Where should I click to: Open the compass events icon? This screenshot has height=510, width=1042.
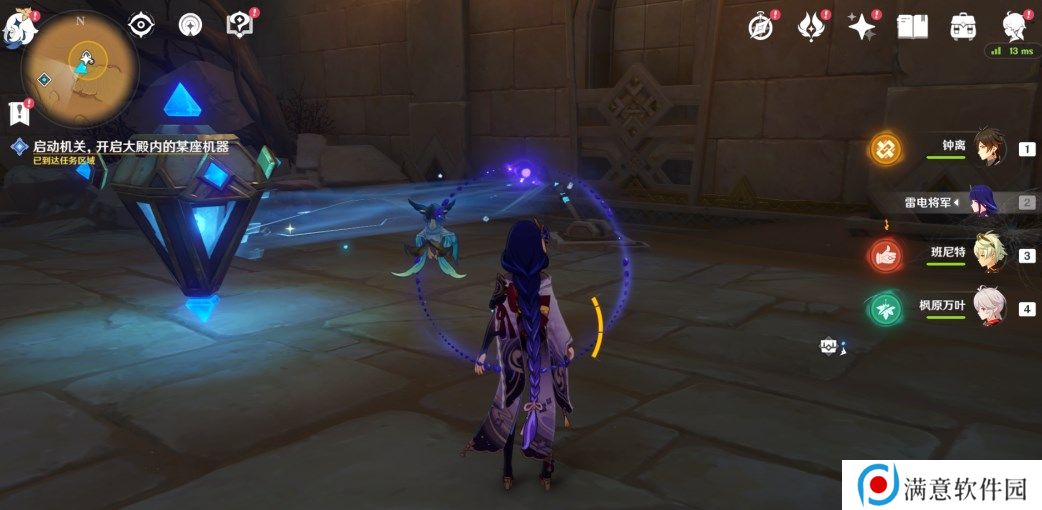pos(761,27)
